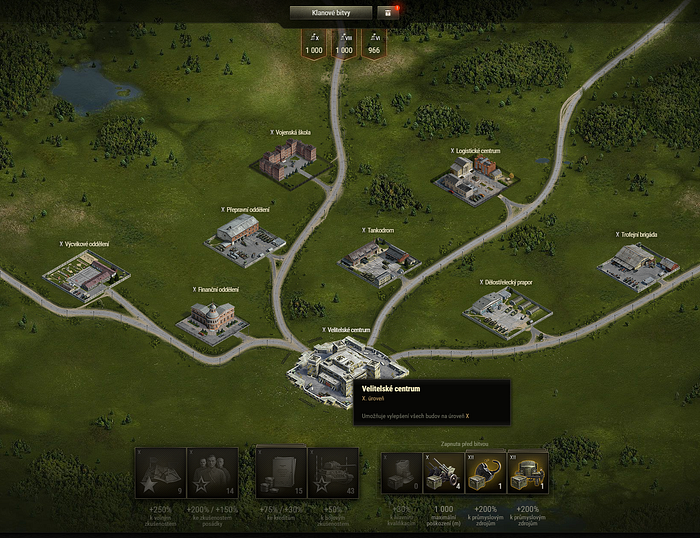The width and height of the screenshot is (700, 538).
Task: Open the crate icon with red notification
Action: tap(388, 13)
